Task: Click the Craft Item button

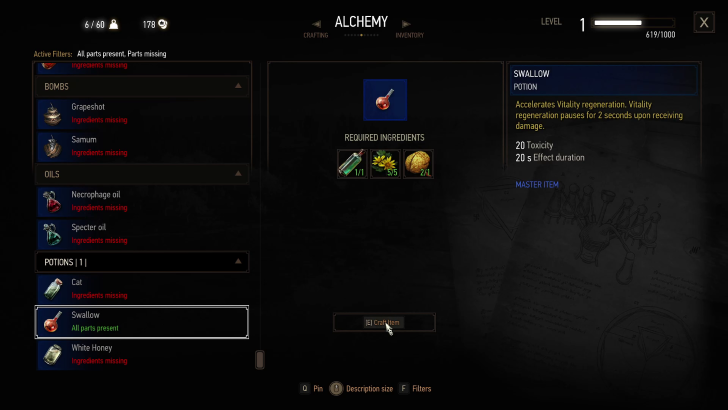Action: tap(384, 322)
